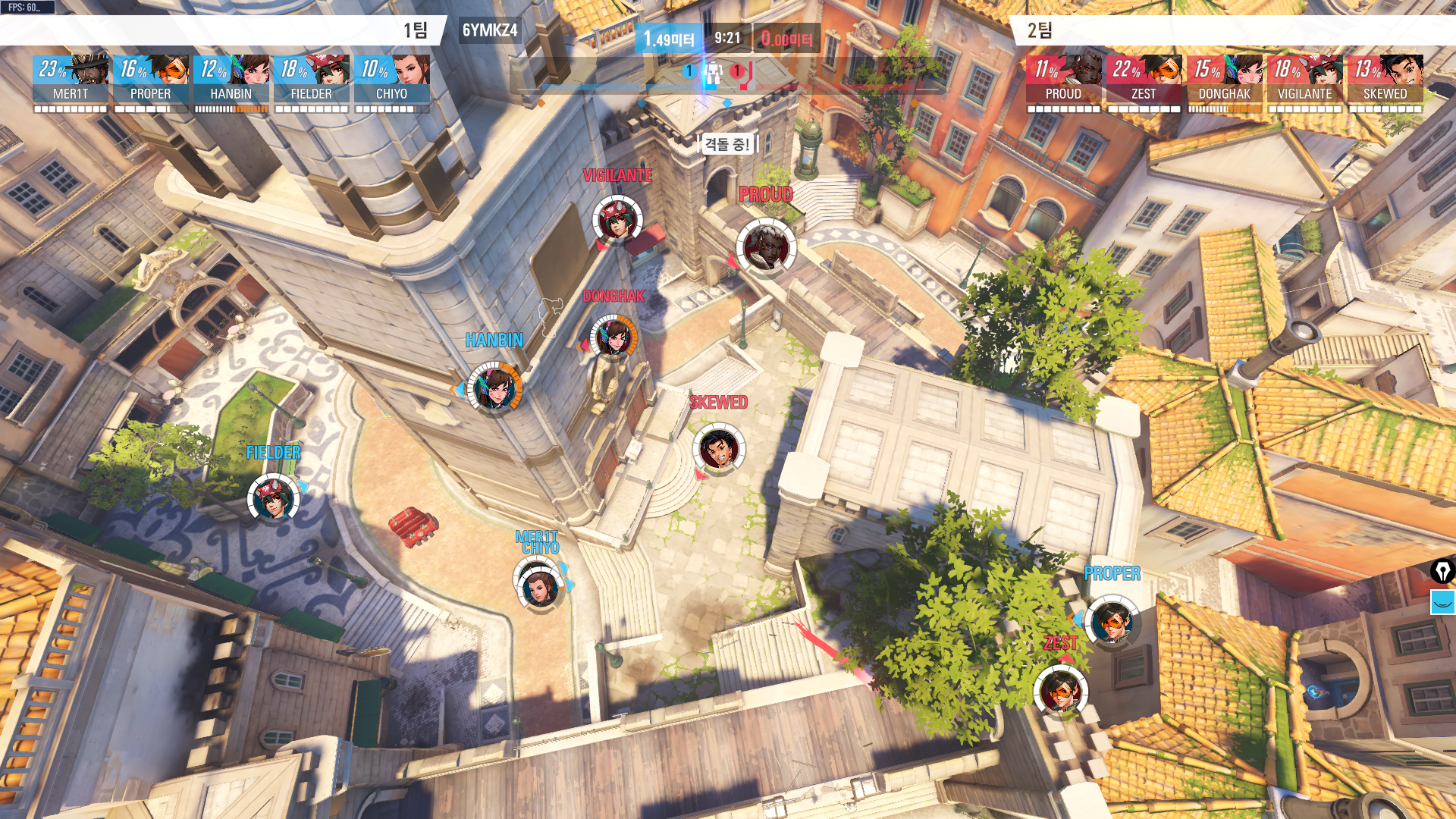
Task: Click the blue smiley overlay icon
Action: coord(1442,602)
